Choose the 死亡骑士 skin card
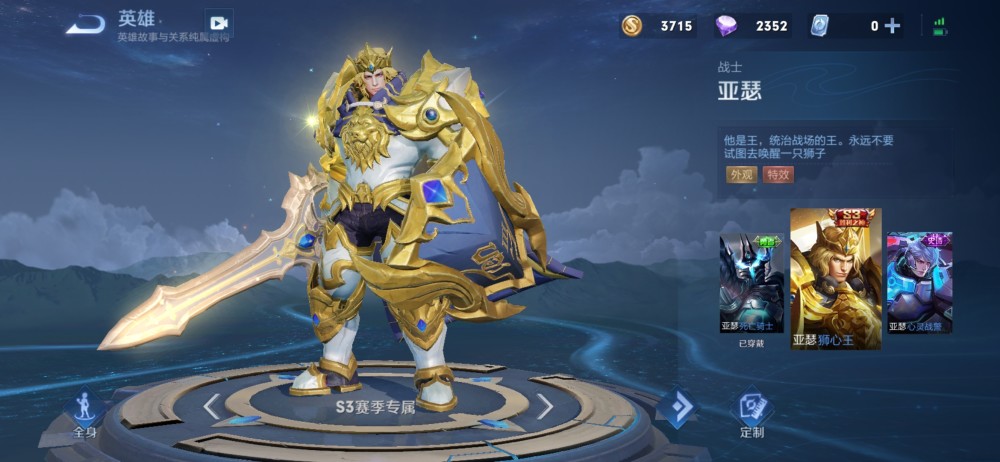 [752, 284]
